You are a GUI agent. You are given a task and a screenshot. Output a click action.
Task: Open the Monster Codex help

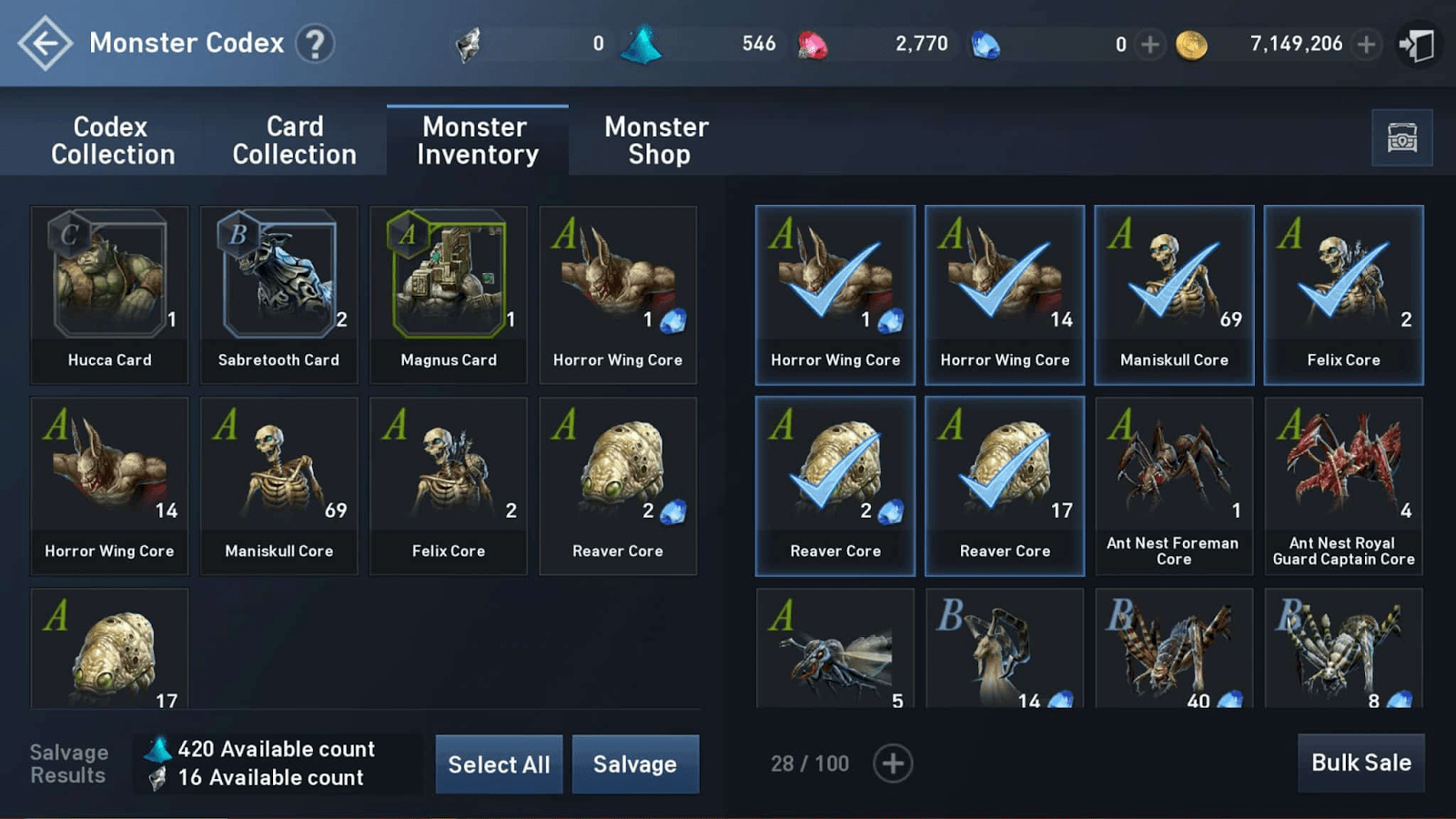click(x=316, y=43)
